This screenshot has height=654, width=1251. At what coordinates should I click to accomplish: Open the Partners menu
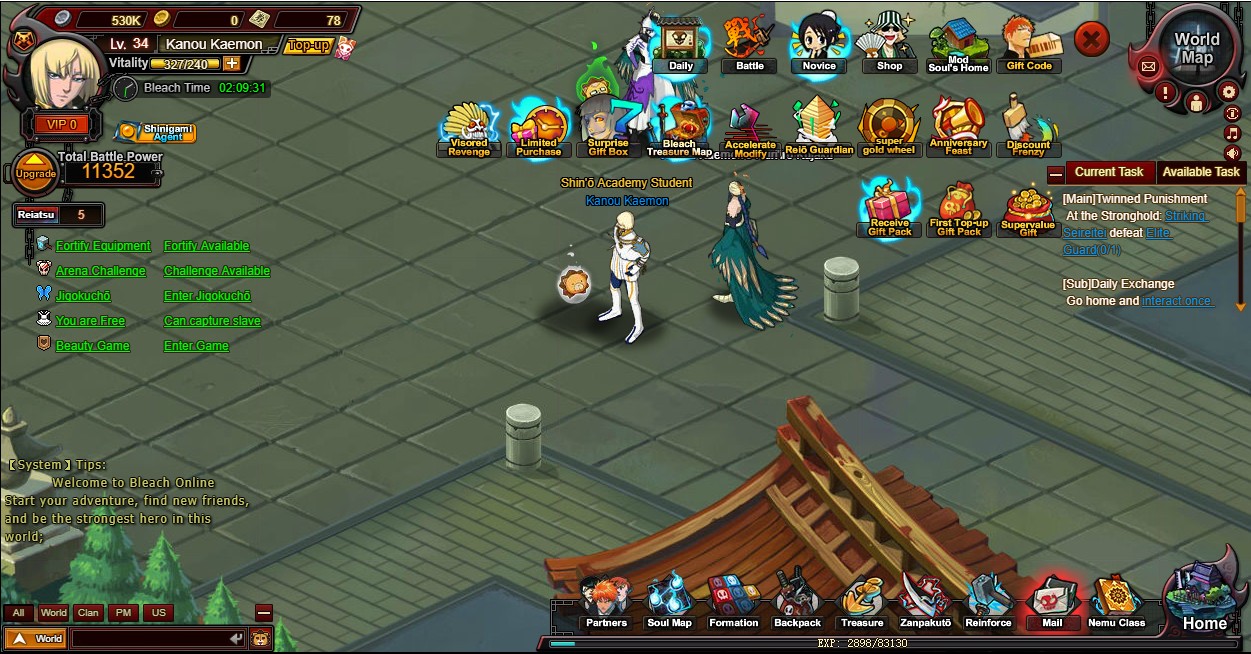(606, 603)
